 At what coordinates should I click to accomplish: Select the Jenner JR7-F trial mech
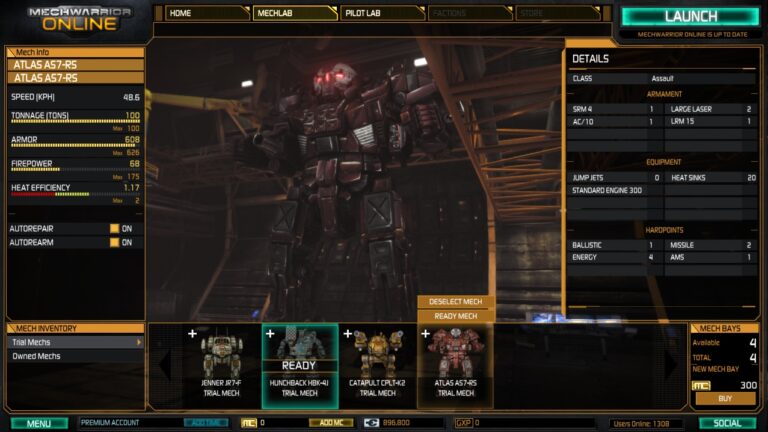[221, 366]
